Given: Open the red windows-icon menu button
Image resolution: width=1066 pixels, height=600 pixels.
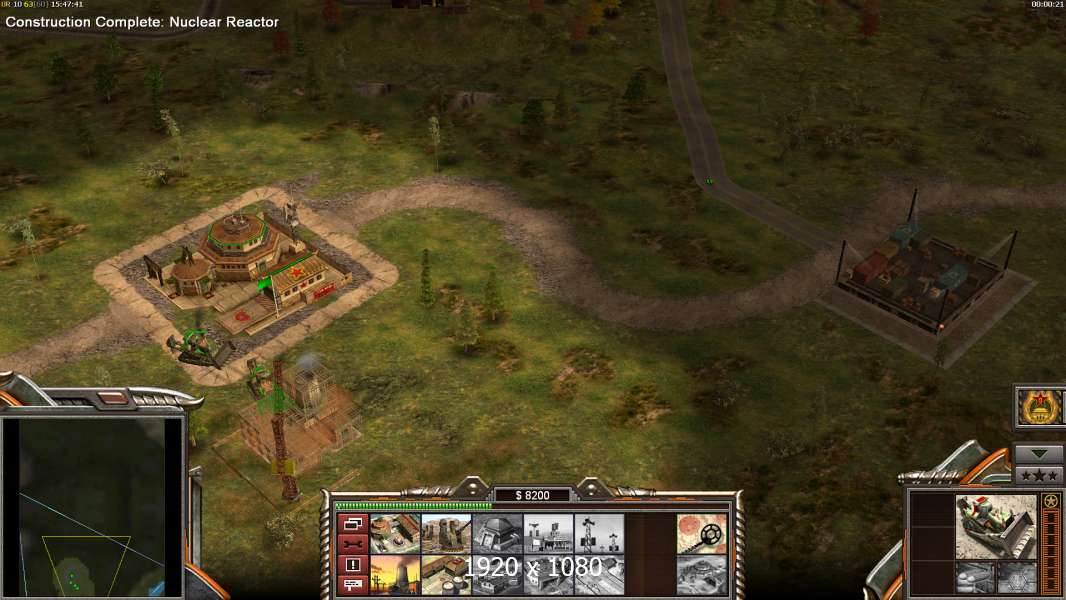Looking at the screenshot, I should click(352, 523).
